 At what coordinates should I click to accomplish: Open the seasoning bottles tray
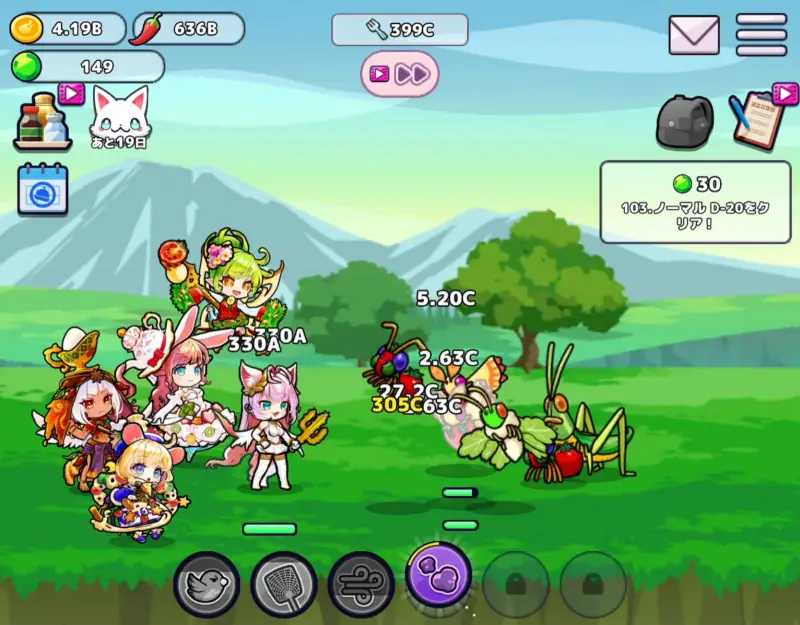[x=42, y=122]
